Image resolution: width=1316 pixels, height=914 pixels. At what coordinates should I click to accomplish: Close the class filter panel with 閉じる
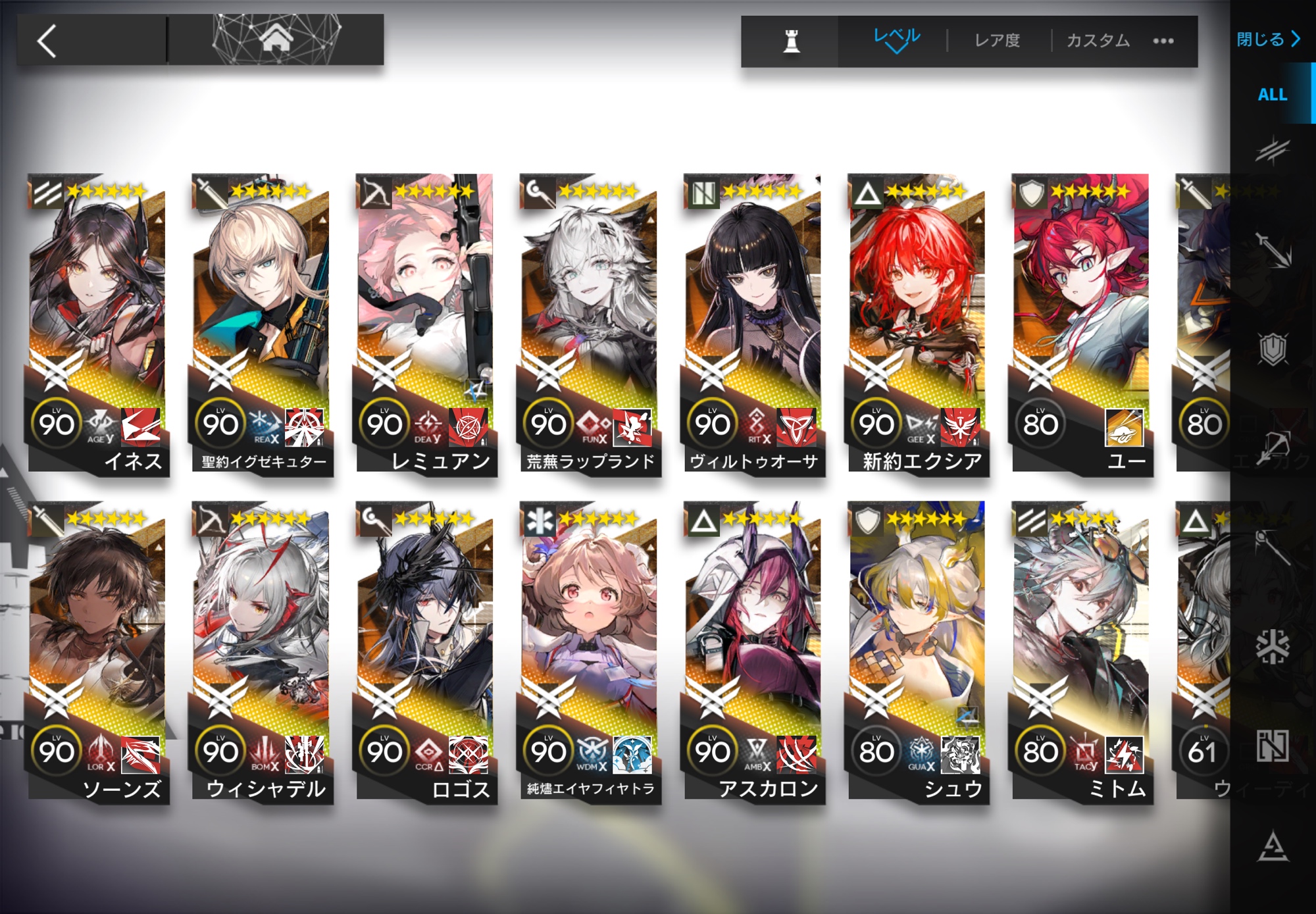click(x=1268, y=39)
